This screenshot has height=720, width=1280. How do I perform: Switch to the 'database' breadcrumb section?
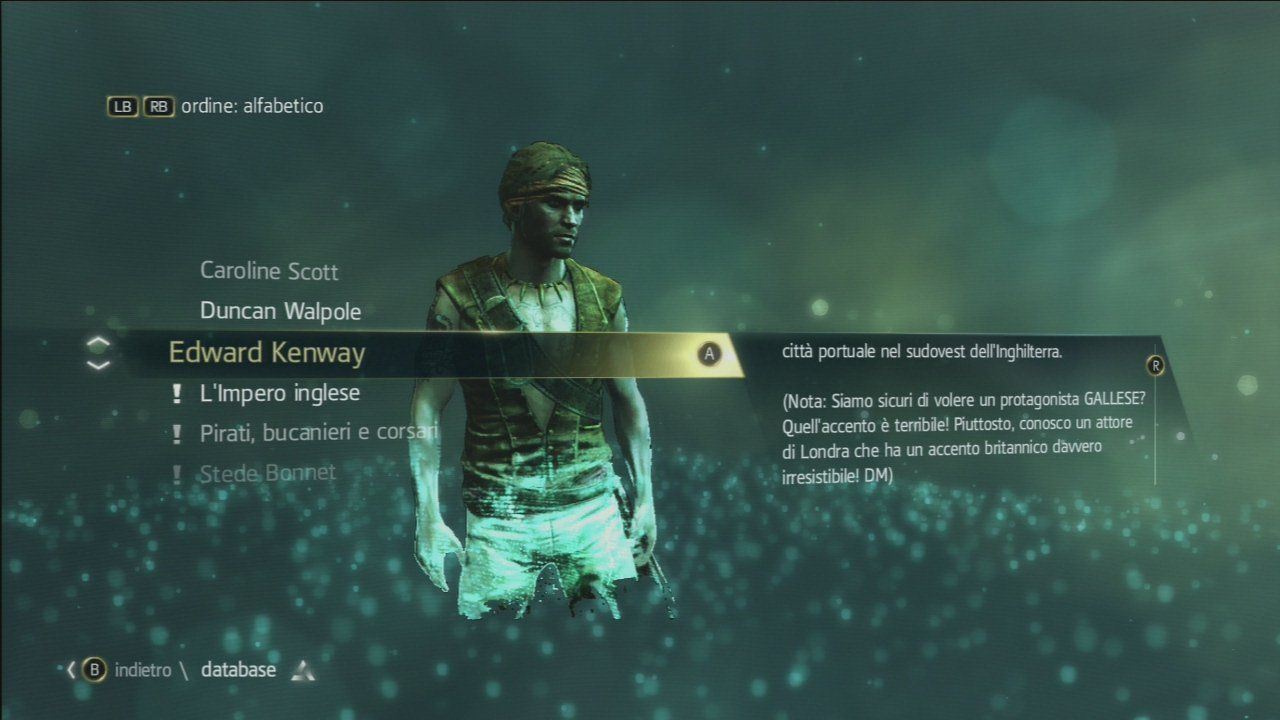point(240,670)
